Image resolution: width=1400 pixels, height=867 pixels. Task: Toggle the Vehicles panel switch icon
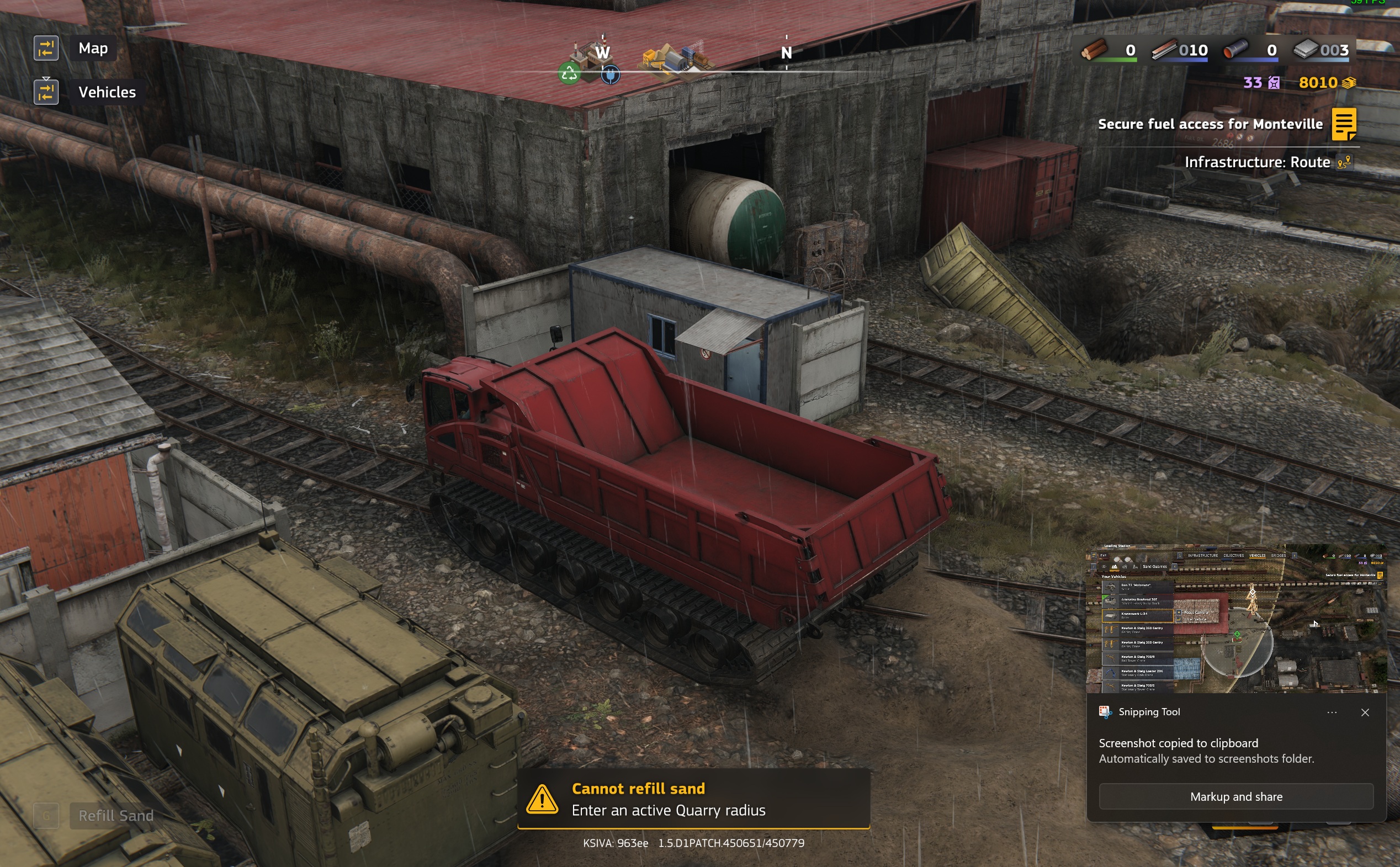(x=46, y=91)
